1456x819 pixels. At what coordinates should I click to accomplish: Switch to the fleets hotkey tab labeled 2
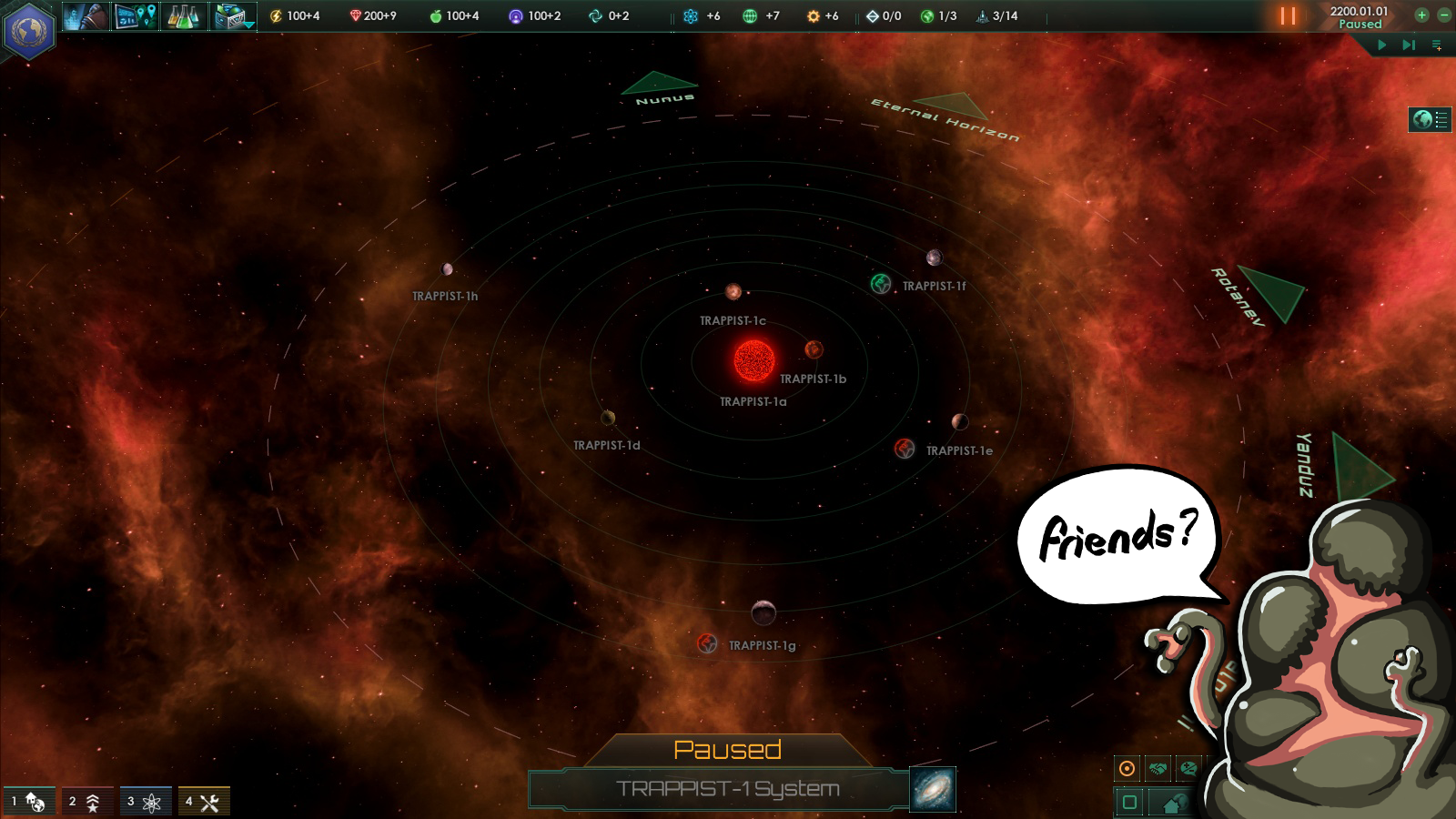click(89, 801)
